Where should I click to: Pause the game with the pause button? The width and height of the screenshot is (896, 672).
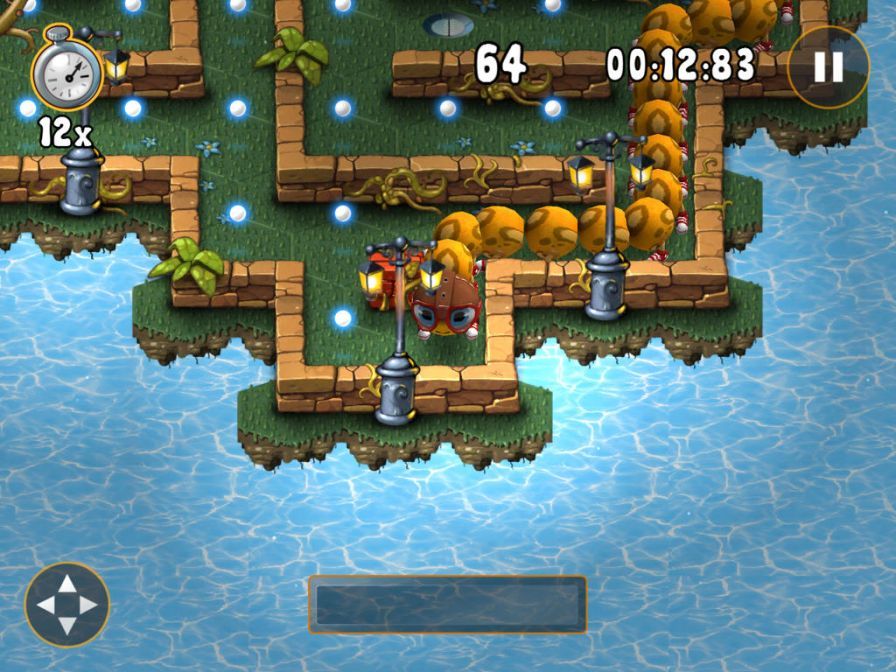click(x=828, y=67)
